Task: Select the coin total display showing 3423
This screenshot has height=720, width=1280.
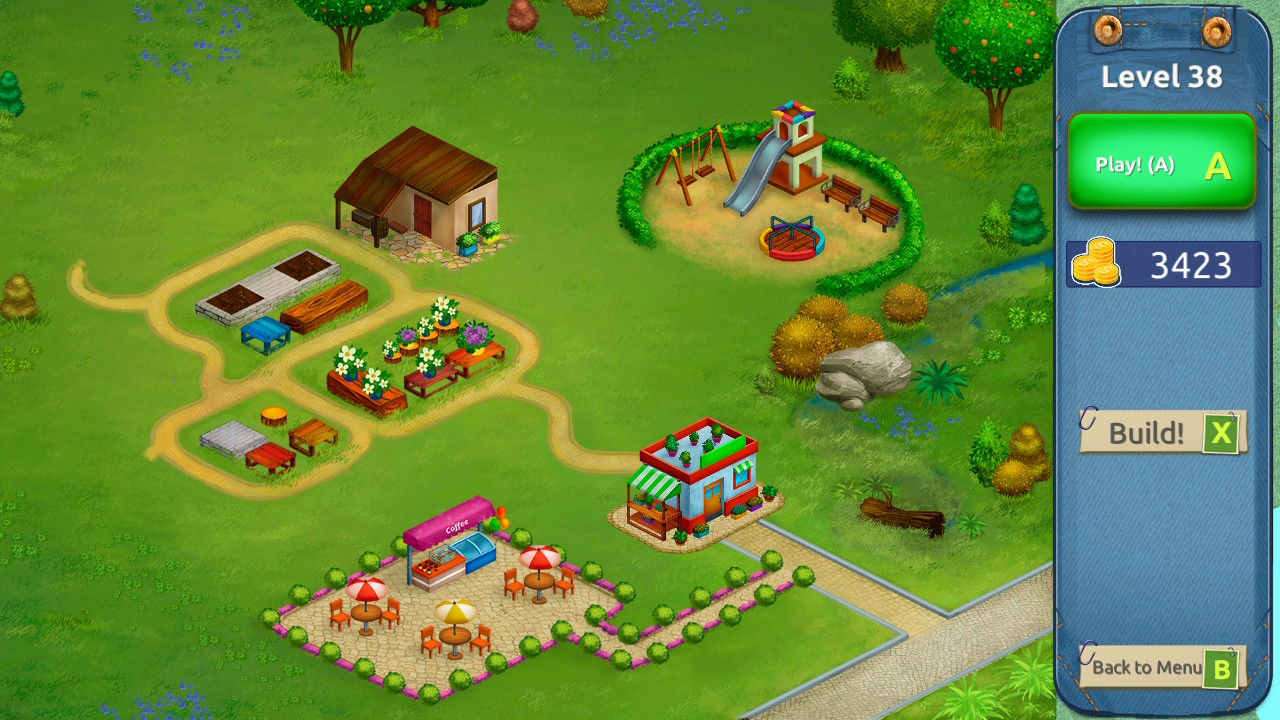Action: [1163, 263]
